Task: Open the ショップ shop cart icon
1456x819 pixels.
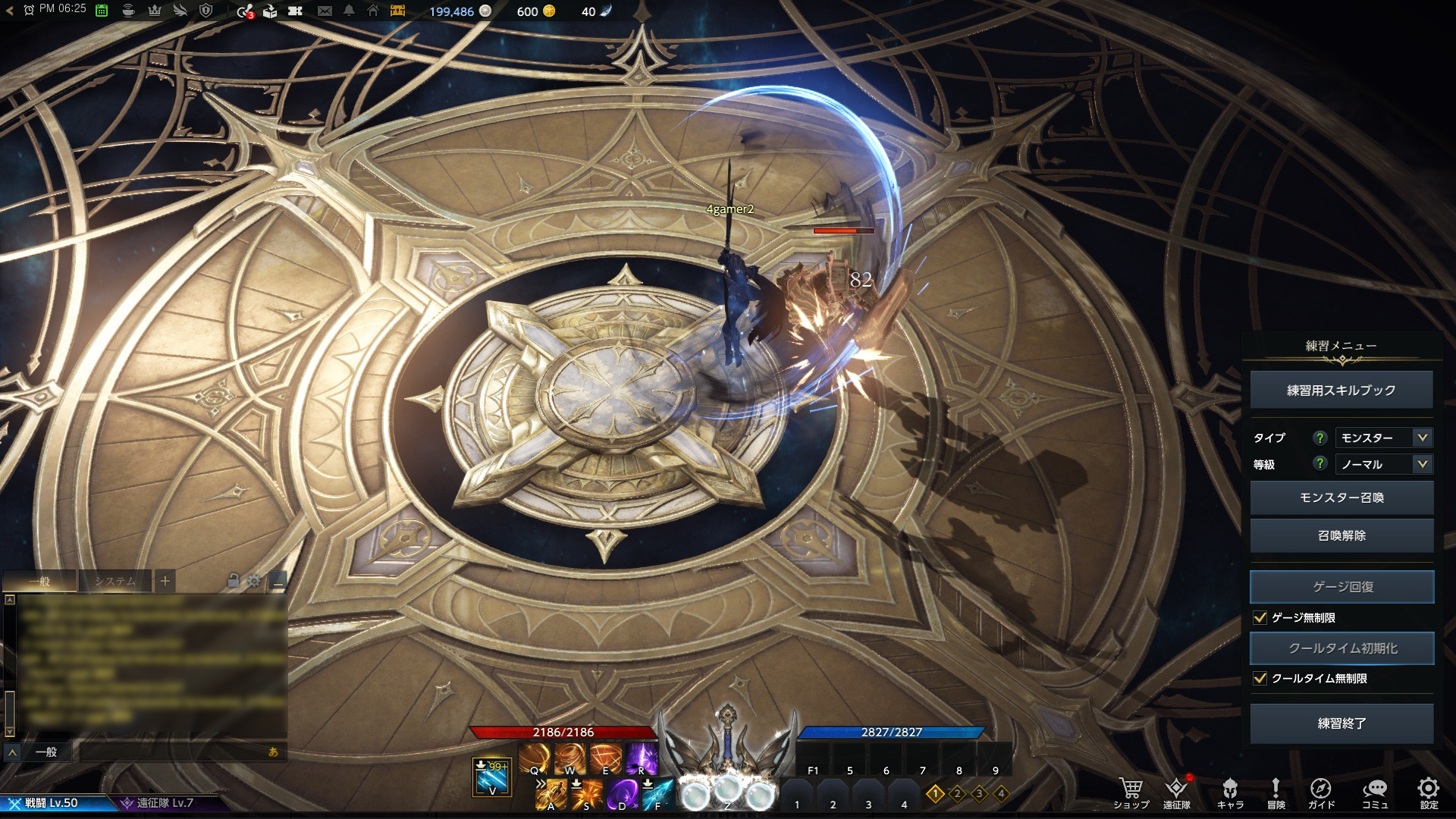Action: tap(1131, 791)
